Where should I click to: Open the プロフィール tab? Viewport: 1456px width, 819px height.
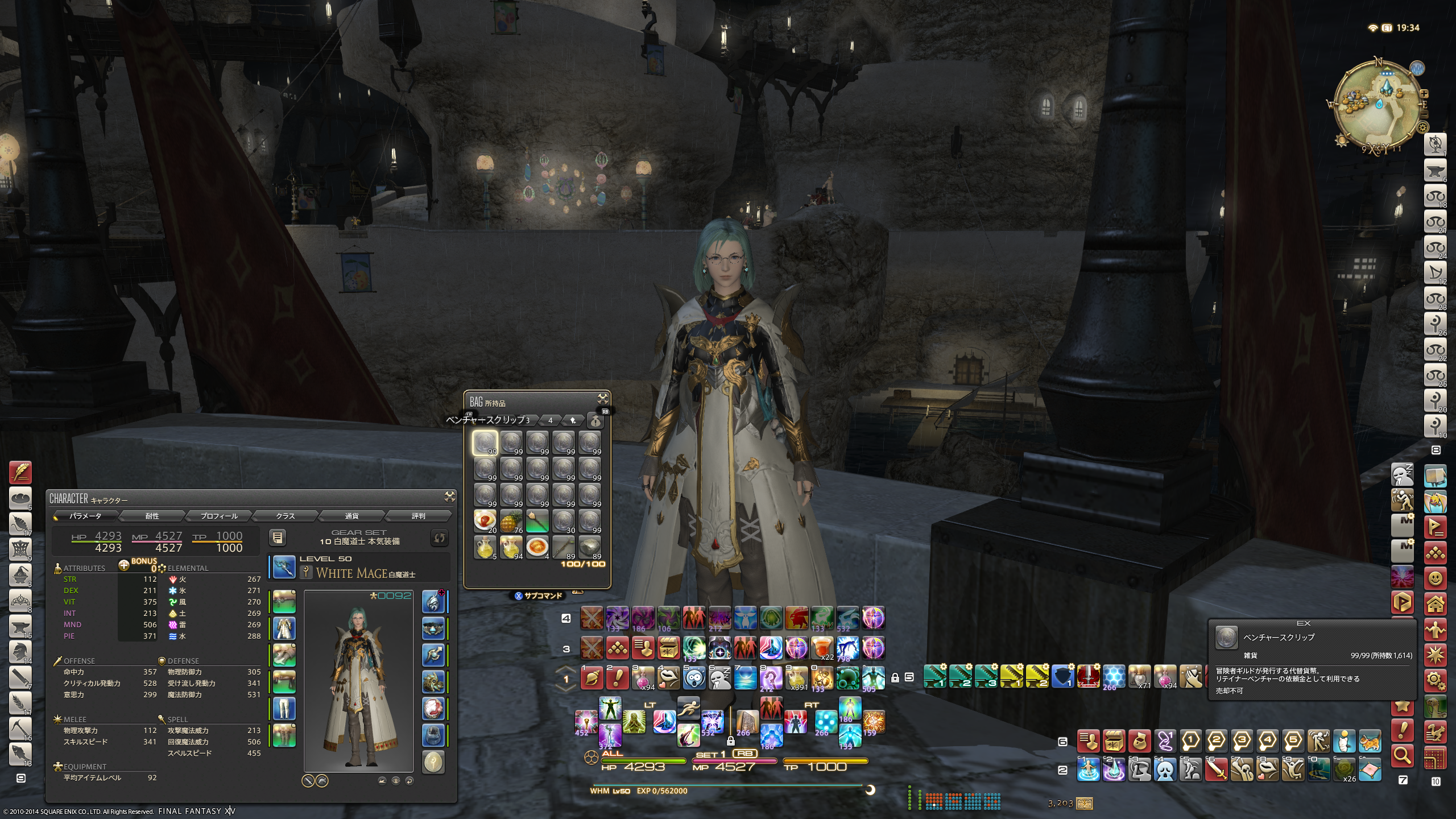point(219,516)
